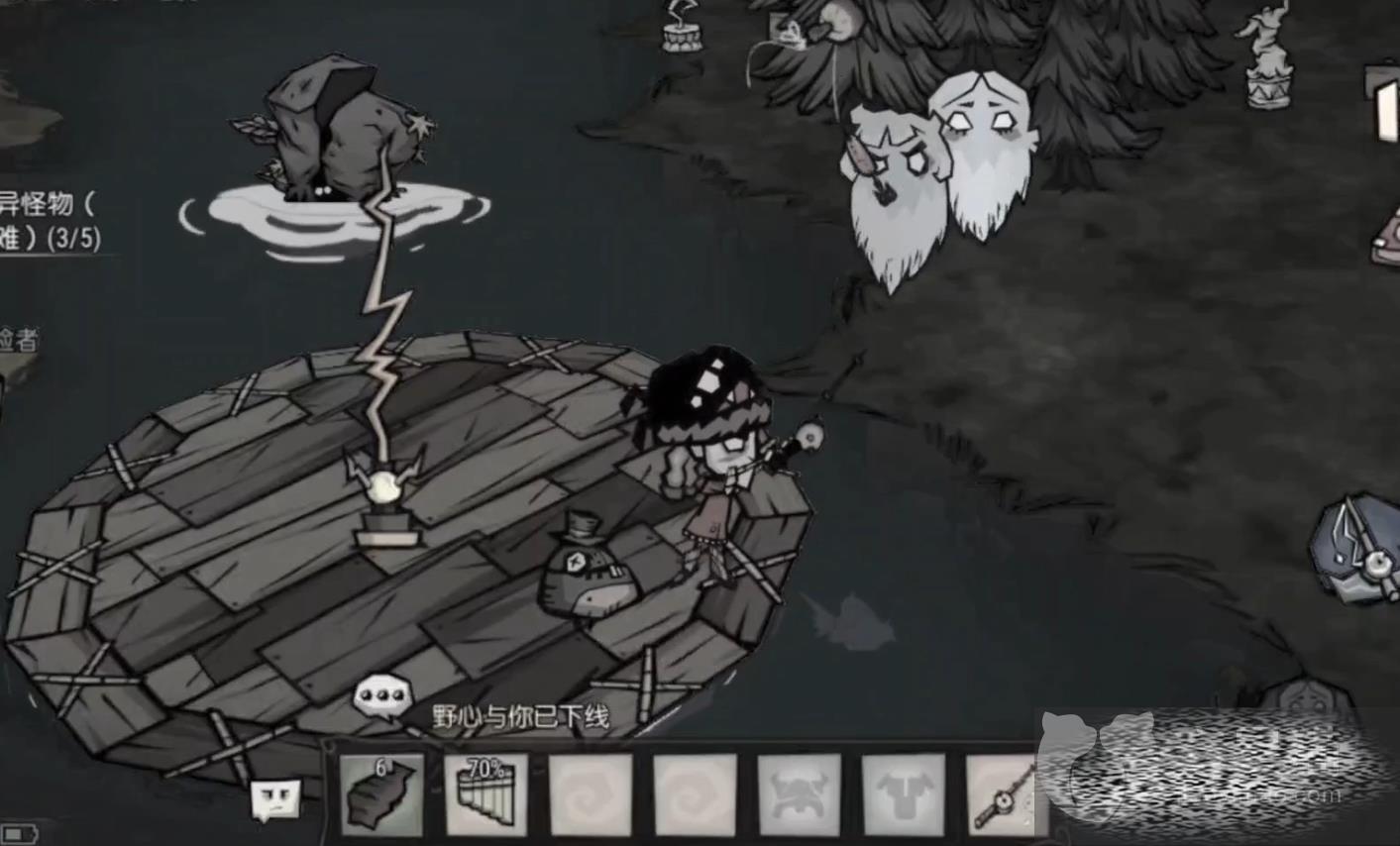Open the monster quest tracker showing 3/5
Image resolution: width=1400 pixels, height=846 pixels.
pos(50,221)
